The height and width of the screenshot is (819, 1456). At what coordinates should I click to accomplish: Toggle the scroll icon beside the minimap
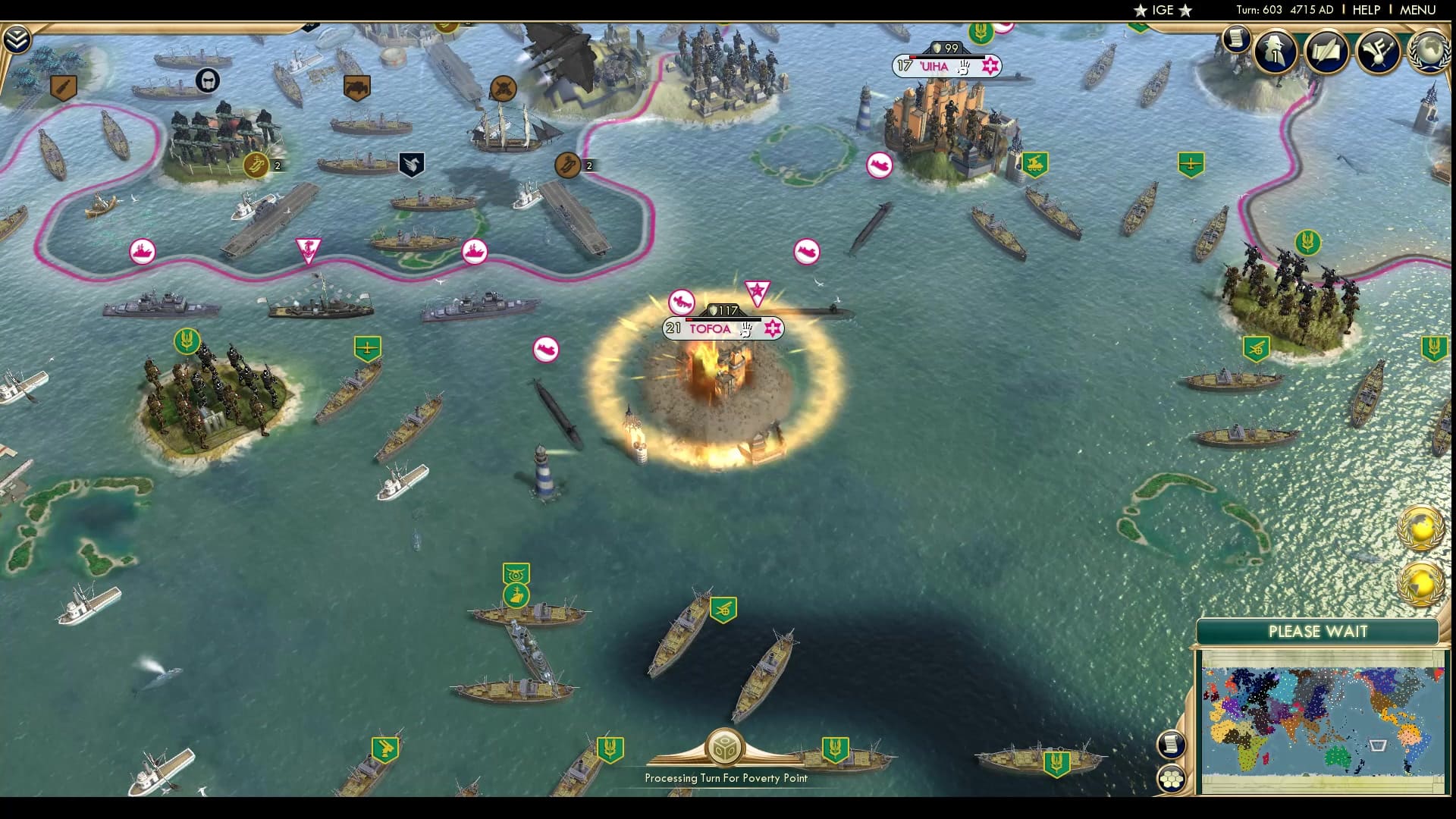[1172, 744]
